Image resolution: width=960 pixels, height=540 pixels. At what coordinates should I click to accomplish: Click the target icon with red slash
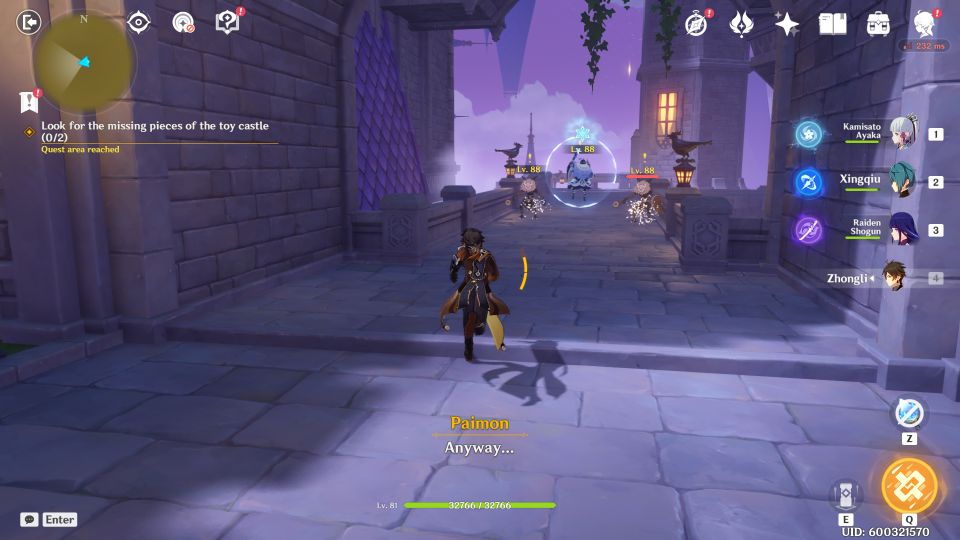[x=183, y=23]
